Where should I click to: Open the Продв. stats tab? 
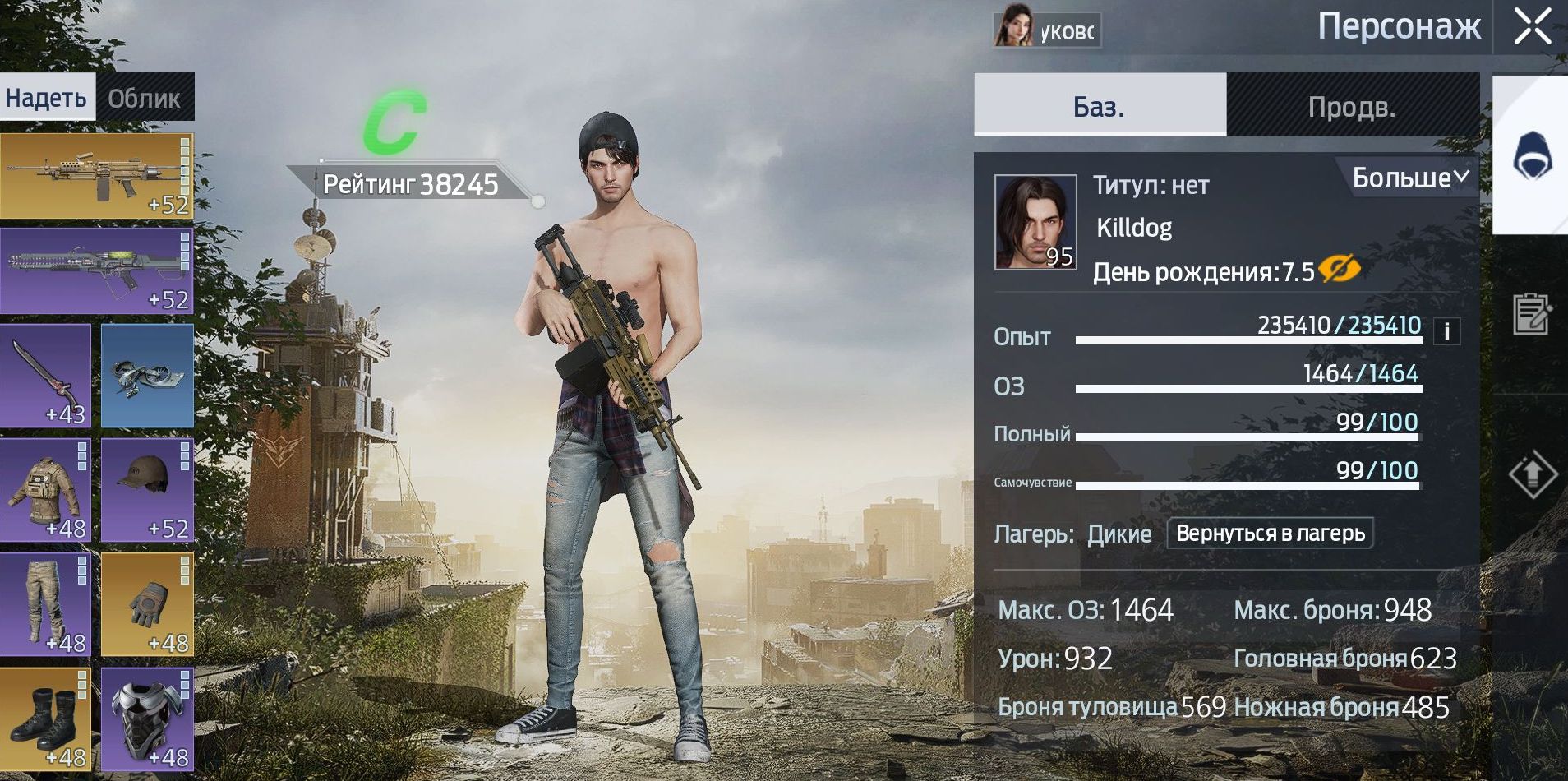pyautogui.click(x=1352, y=107)
